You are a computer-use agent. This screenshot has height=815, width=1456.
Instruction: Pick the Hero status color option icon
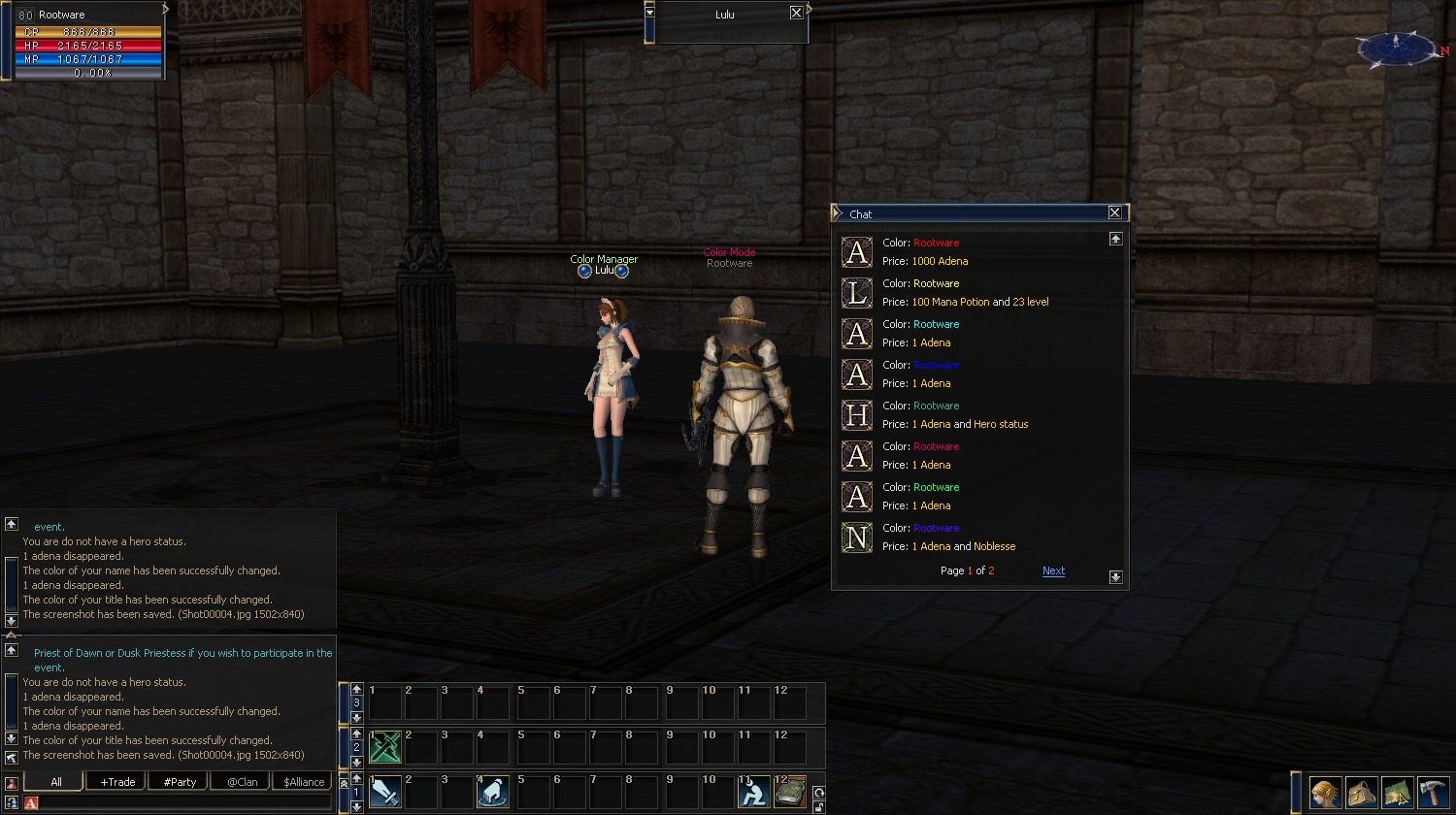point(856,415)
